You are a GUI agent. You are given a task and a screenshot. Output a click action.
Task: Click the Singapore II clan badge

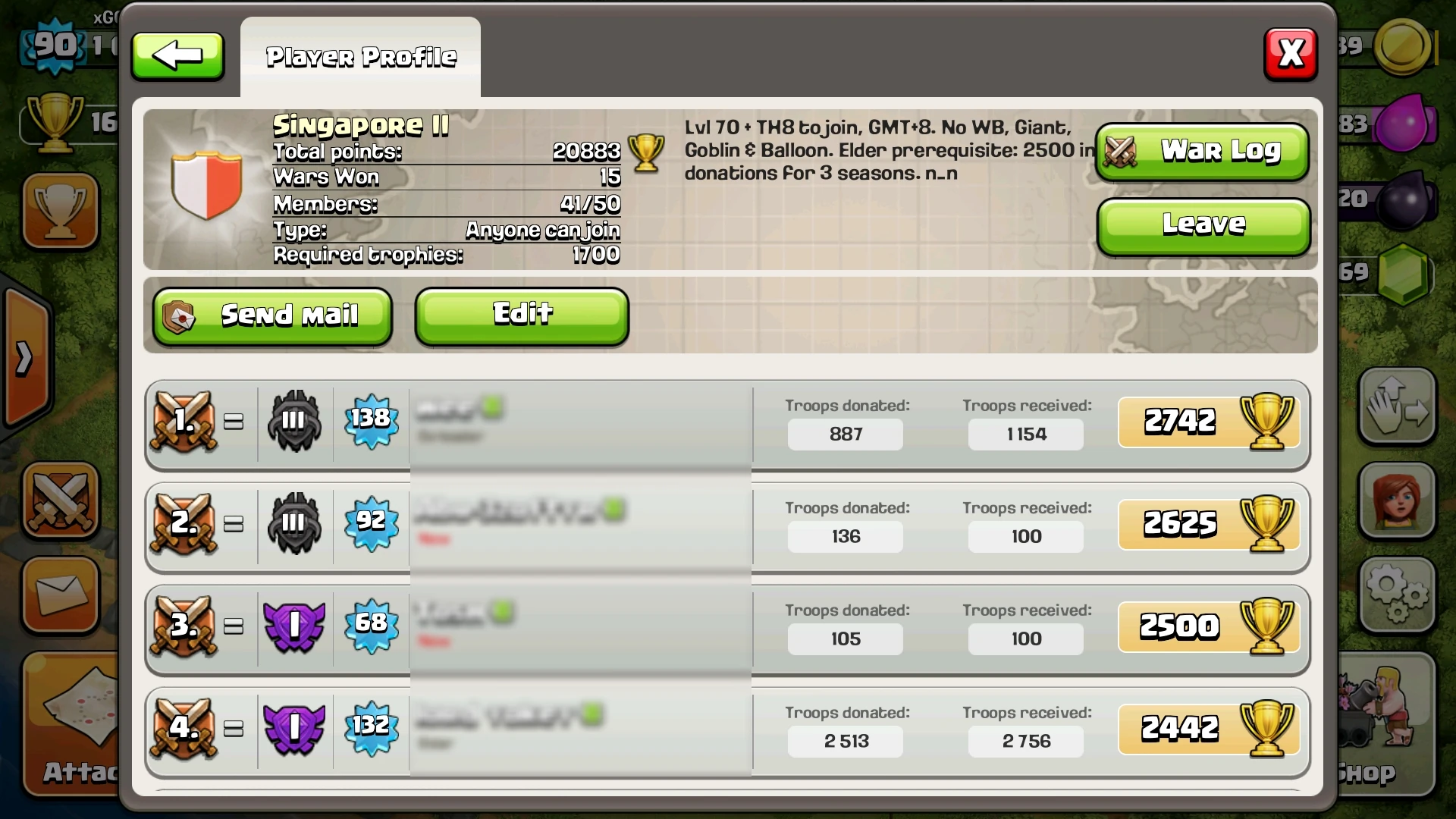(205, 184)
